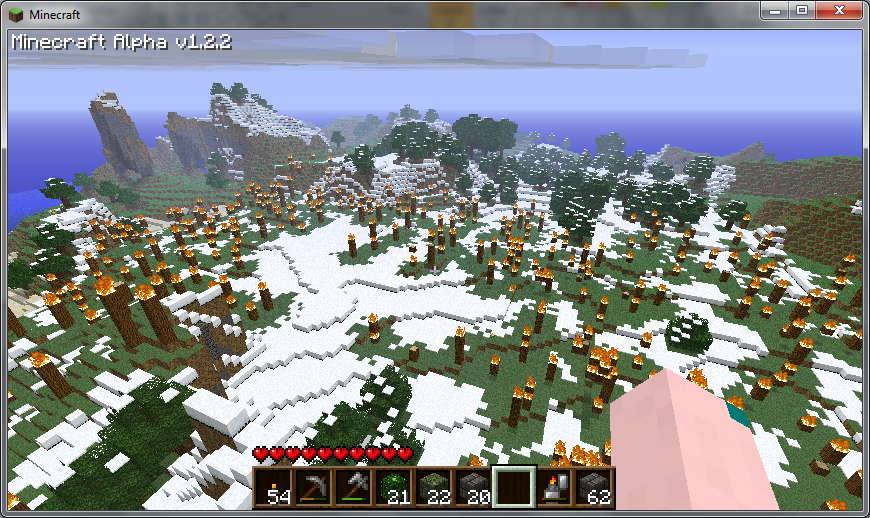Select the leaves block stack of 21
This screenshot has height=518, width=870.
pos(392,487)
